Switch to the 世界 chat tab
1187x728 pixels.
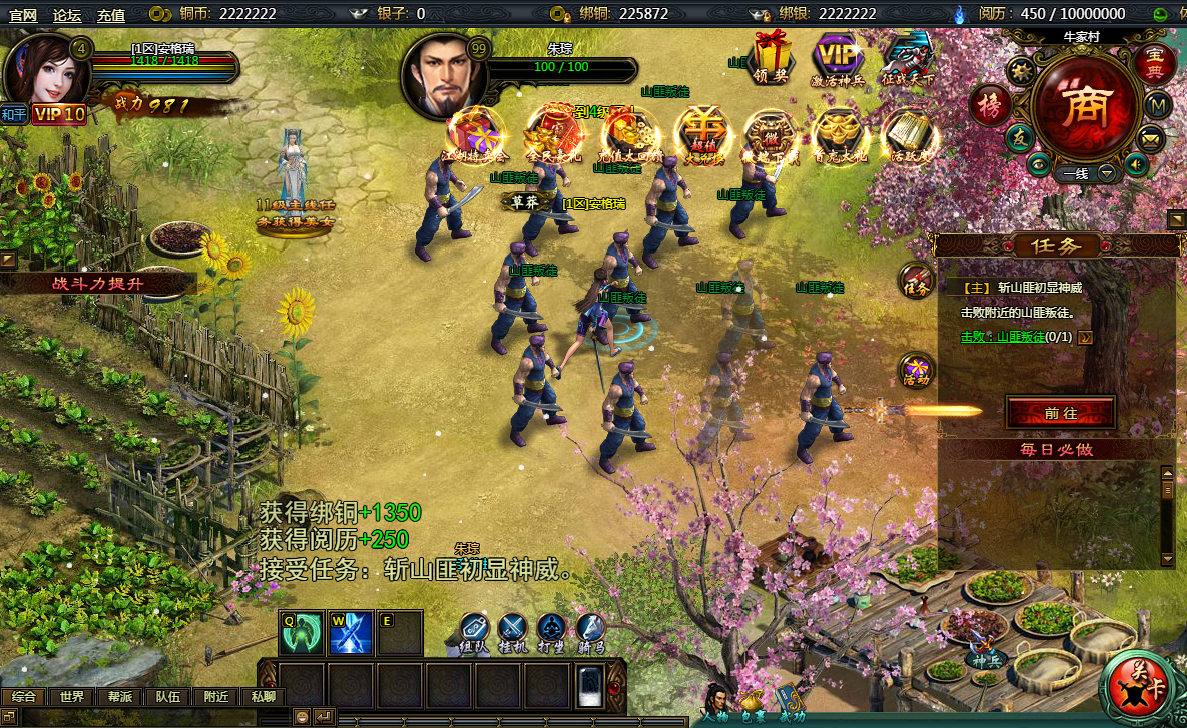point(72,697)
